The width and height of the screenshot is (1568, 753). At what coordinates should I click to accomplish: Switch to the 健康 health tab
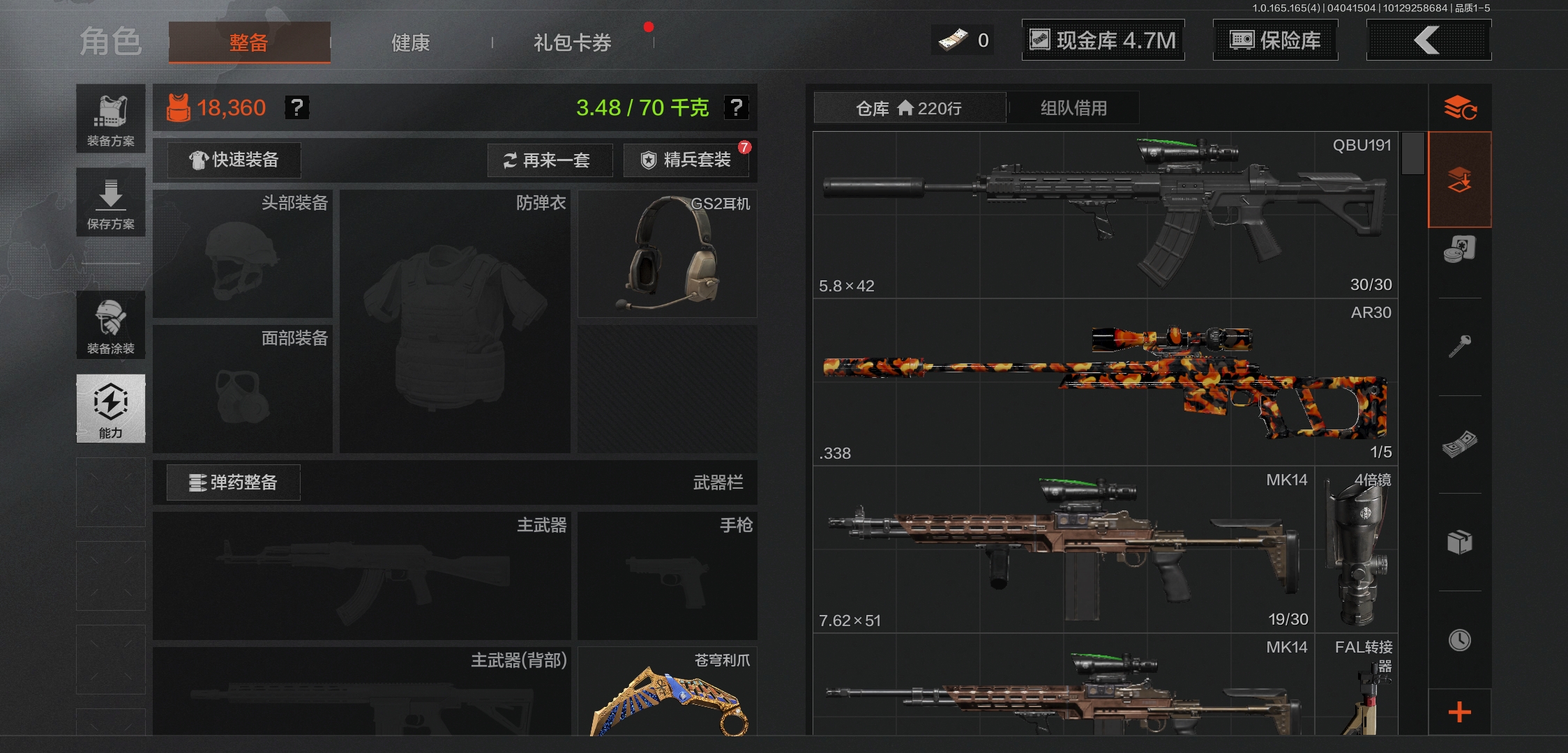tap(410, 42)
